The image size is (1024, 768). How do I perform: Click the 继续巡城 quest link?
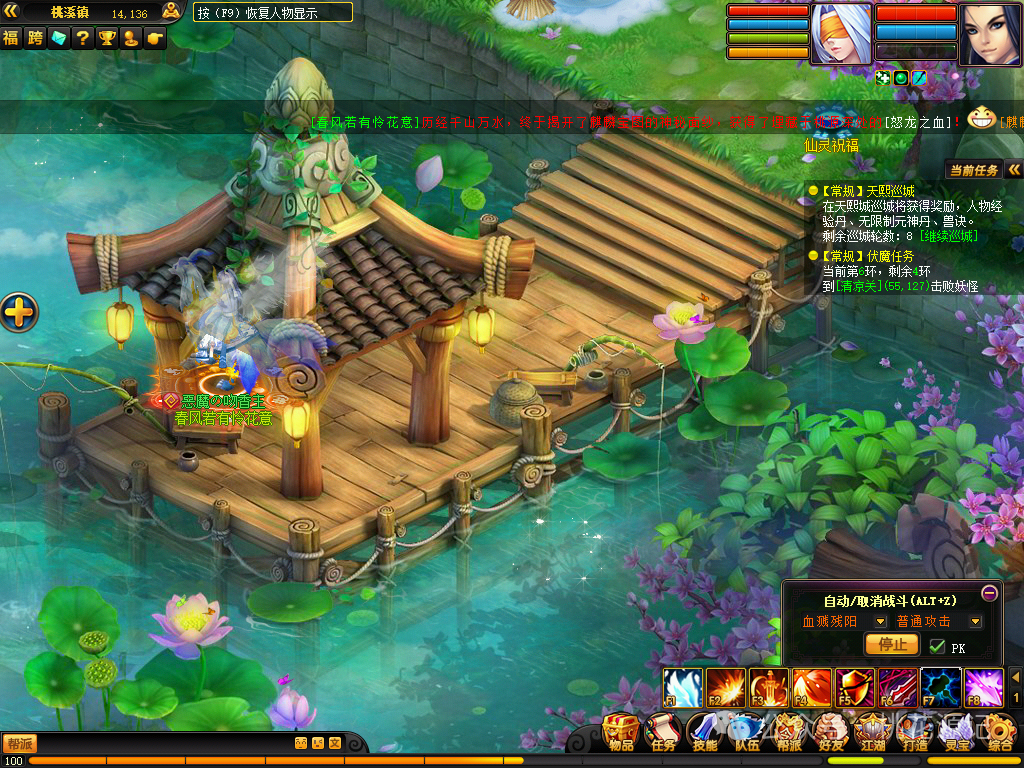coord(949,236)
